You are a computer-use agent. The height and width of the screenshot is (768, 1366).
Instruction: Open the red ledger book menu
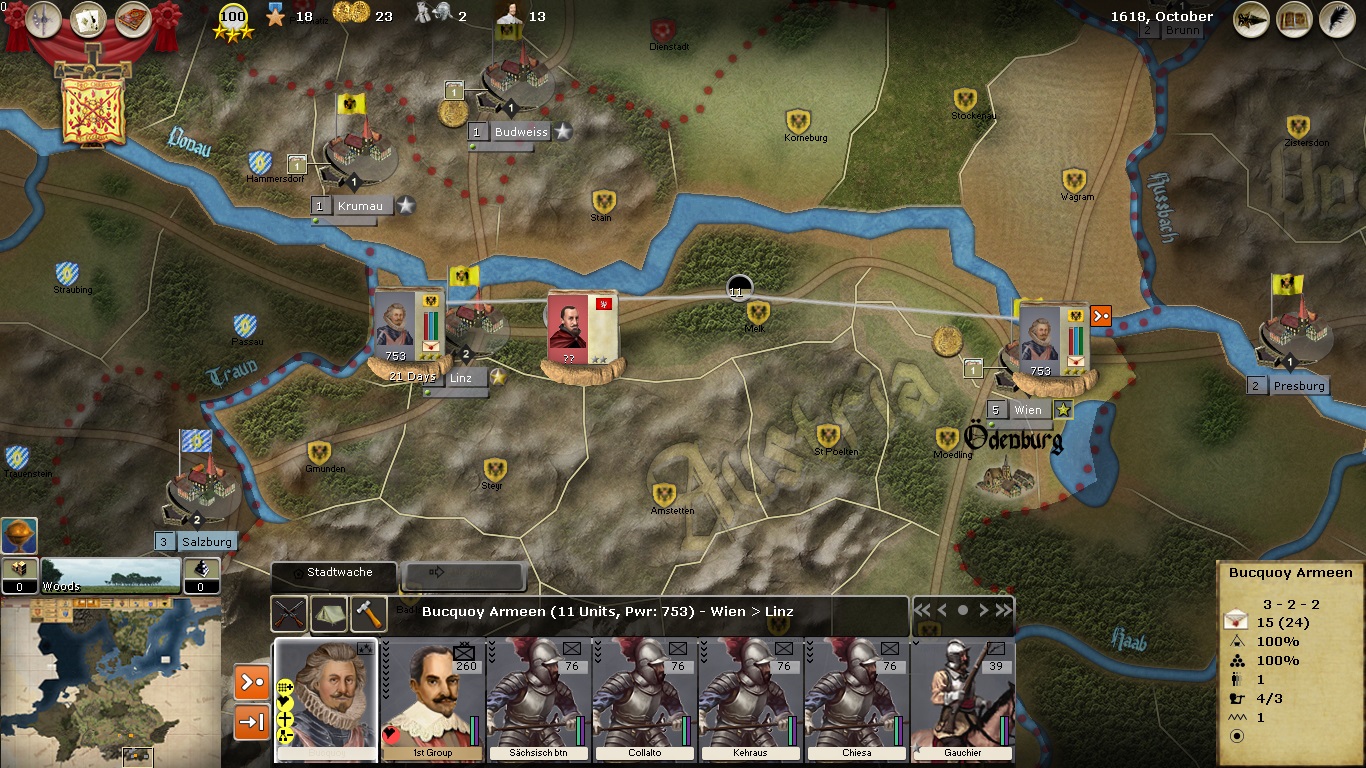click(x=133, y=19)
